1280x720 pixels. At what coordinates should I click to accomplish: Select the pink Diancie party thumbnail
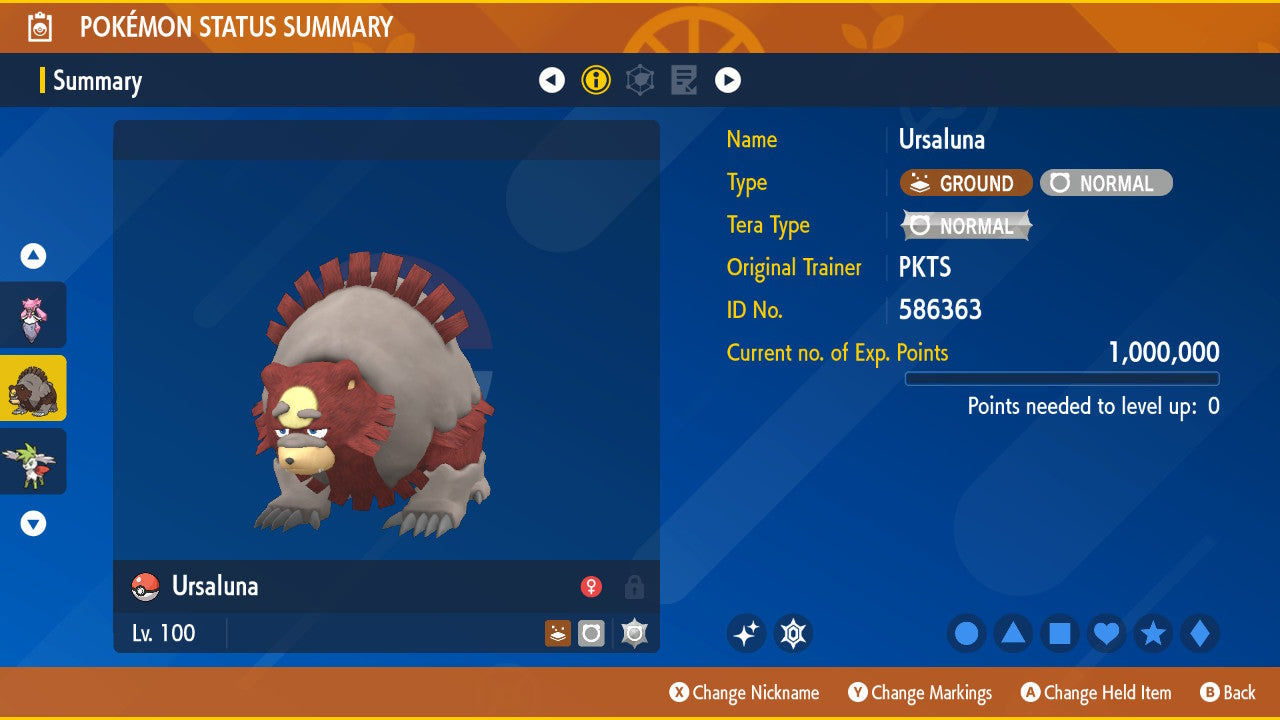[x=33, y=315]
